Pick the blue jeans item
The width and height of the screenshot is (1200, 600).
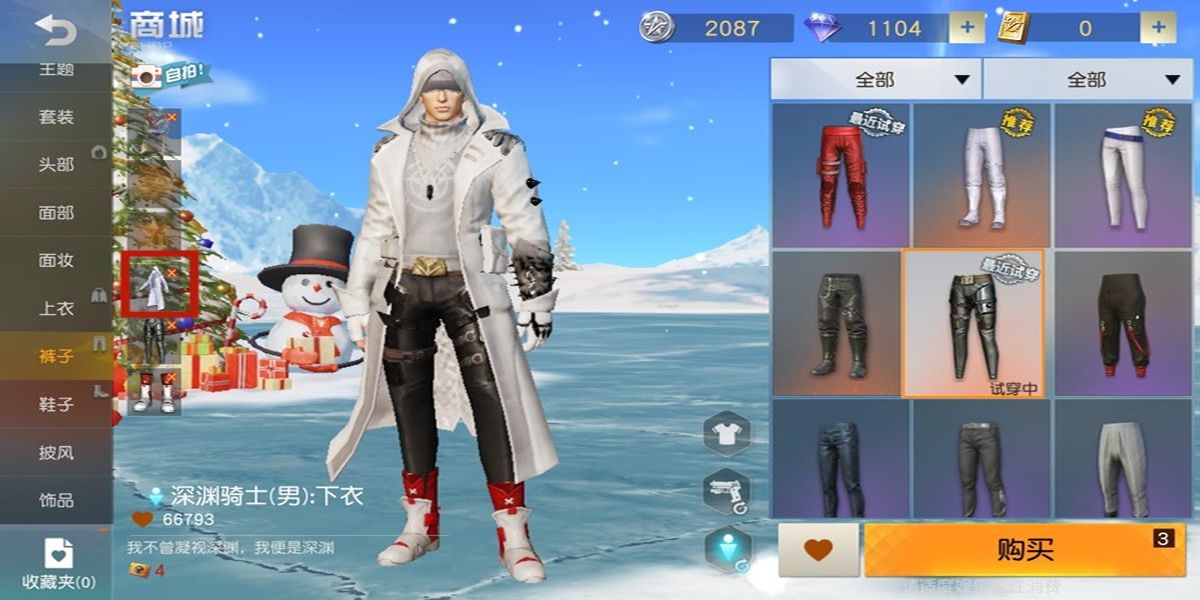(x=840, y=460)
